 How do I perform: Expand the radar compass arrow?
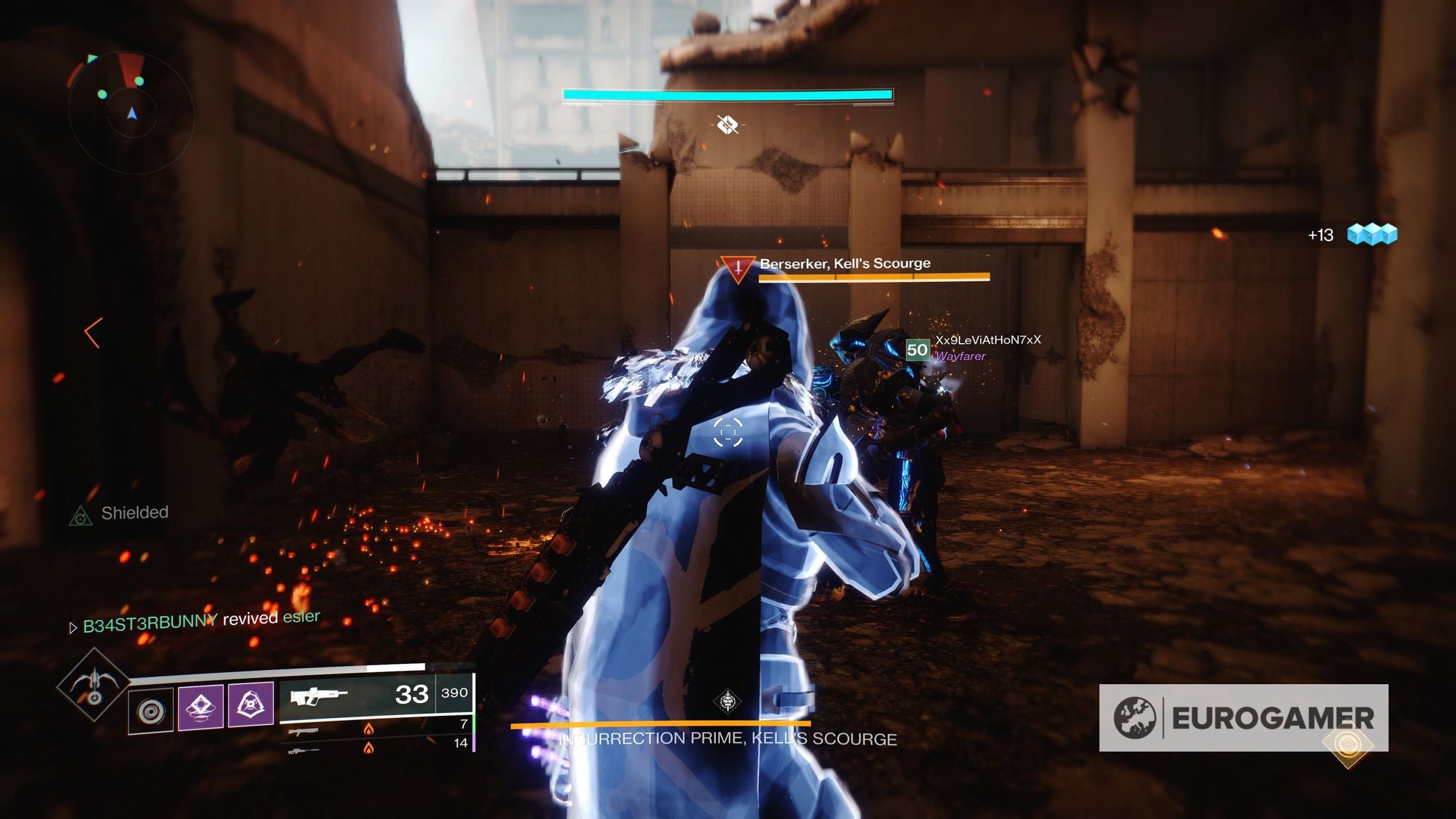point(132,113)
